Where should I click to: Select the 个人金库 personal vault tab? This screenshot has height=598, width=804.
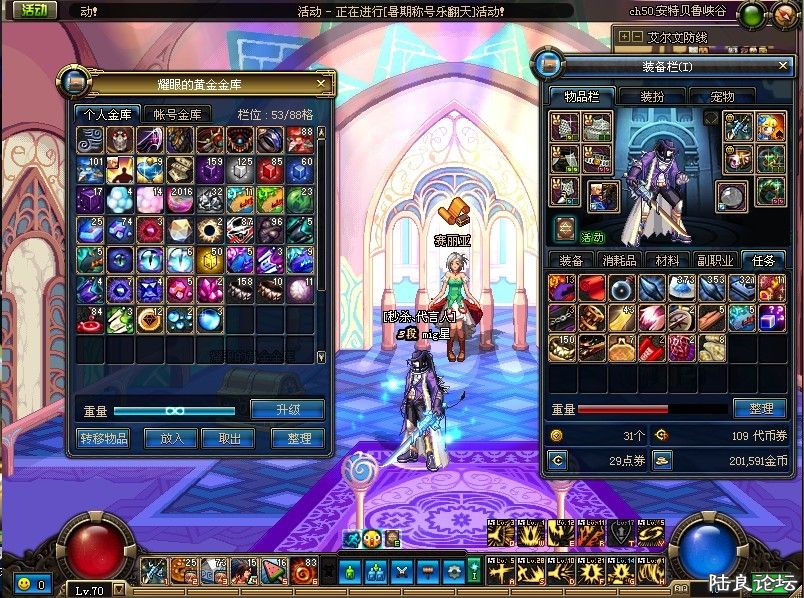107,114
